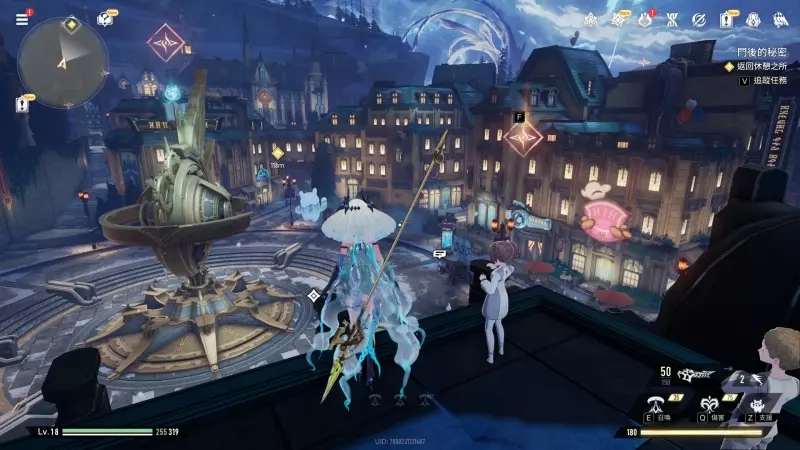This screenshot has width=800, height=450.
Task: Click the exclamation notice icon below the minimap
Action: tap(22, 103)
